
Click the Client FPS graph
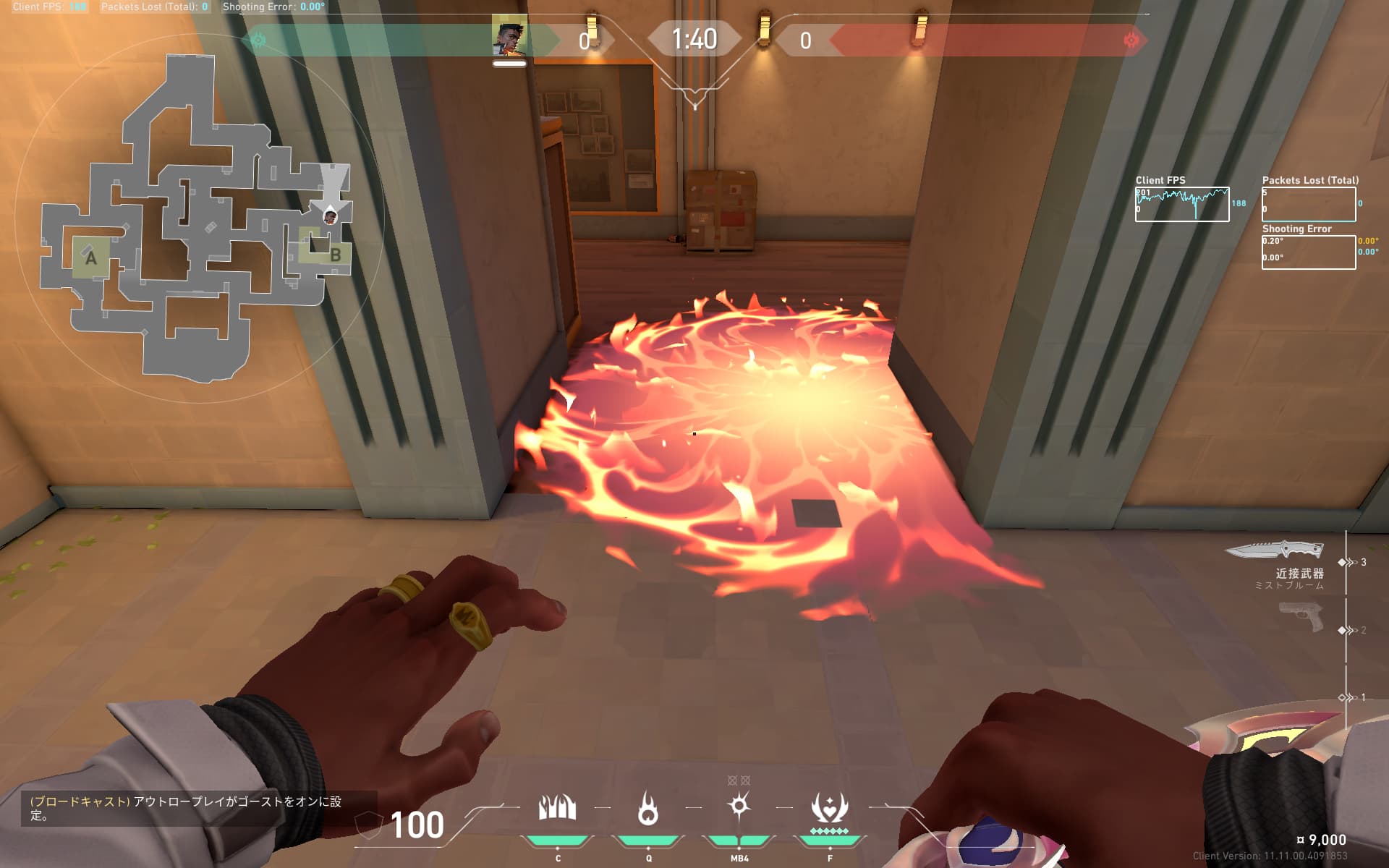[x=1182, y=205]
